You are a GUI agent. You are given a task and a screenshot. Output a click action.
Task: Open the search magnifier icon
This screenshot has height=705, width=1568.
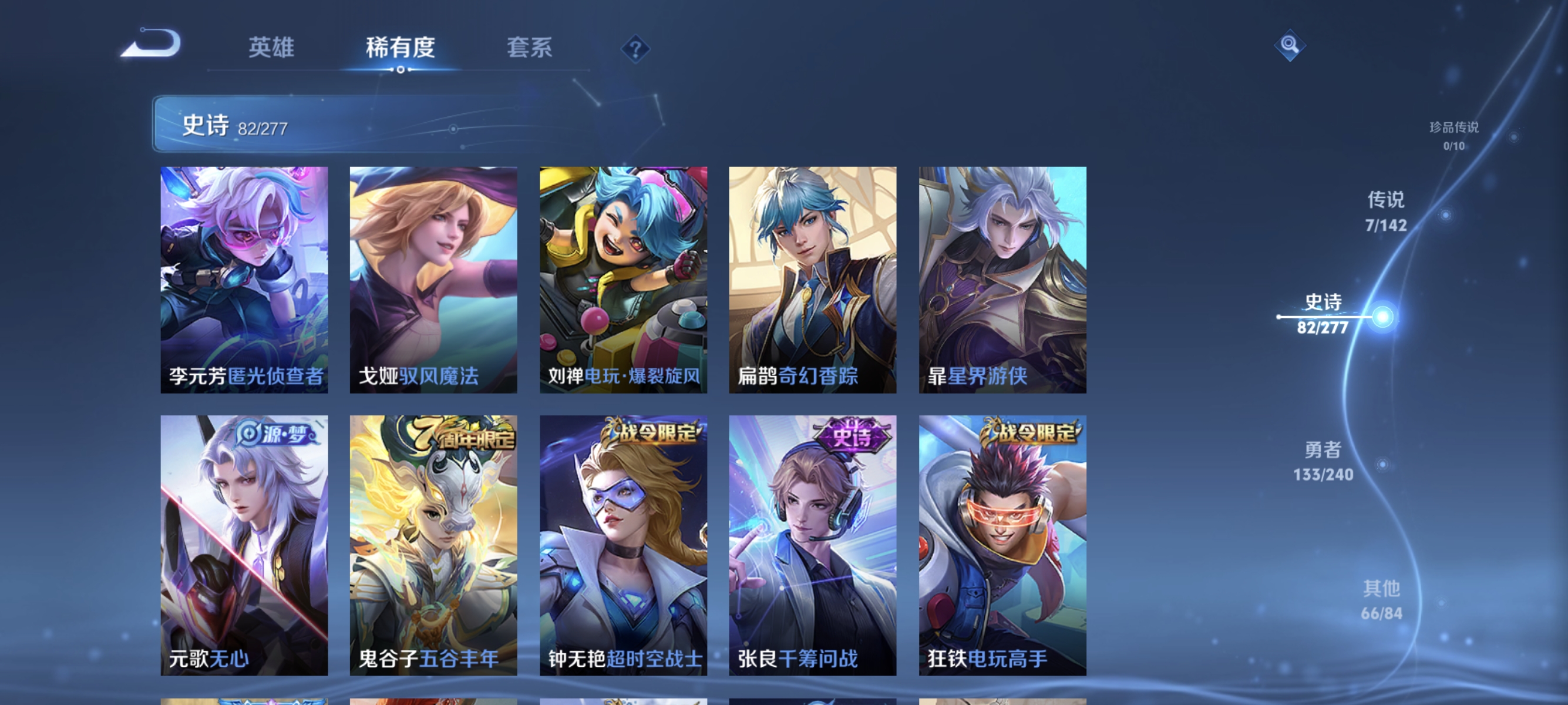coord(1290,46)
